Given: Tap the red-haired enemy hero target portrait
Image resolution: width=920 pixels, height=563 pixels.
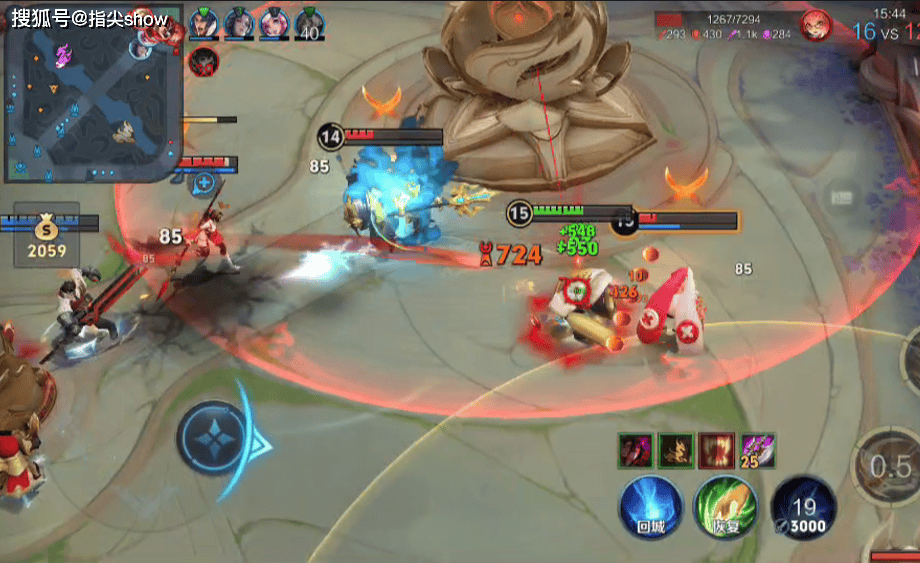Looking at the screenshot, I should [815, 25].
